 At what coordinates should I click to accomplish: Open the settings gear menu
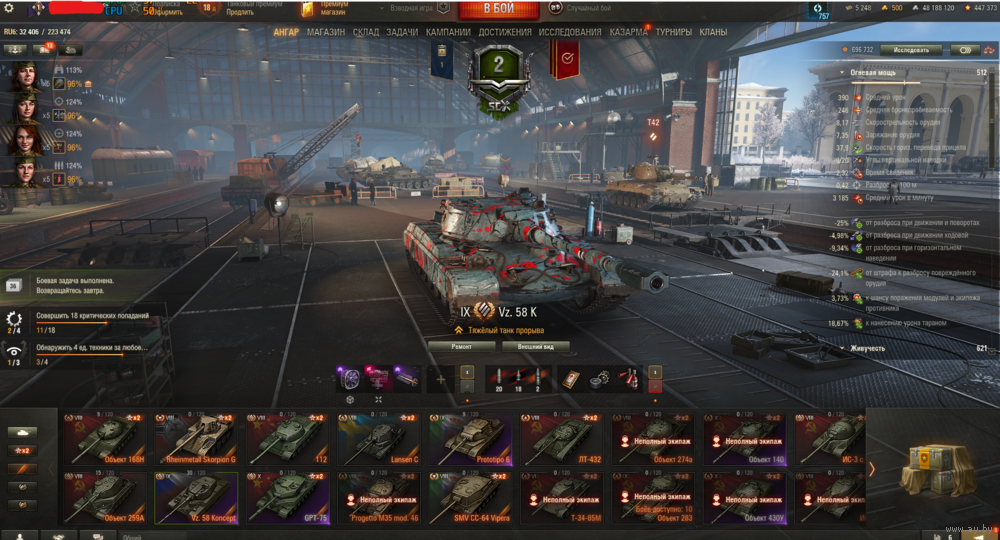[10, 8]
